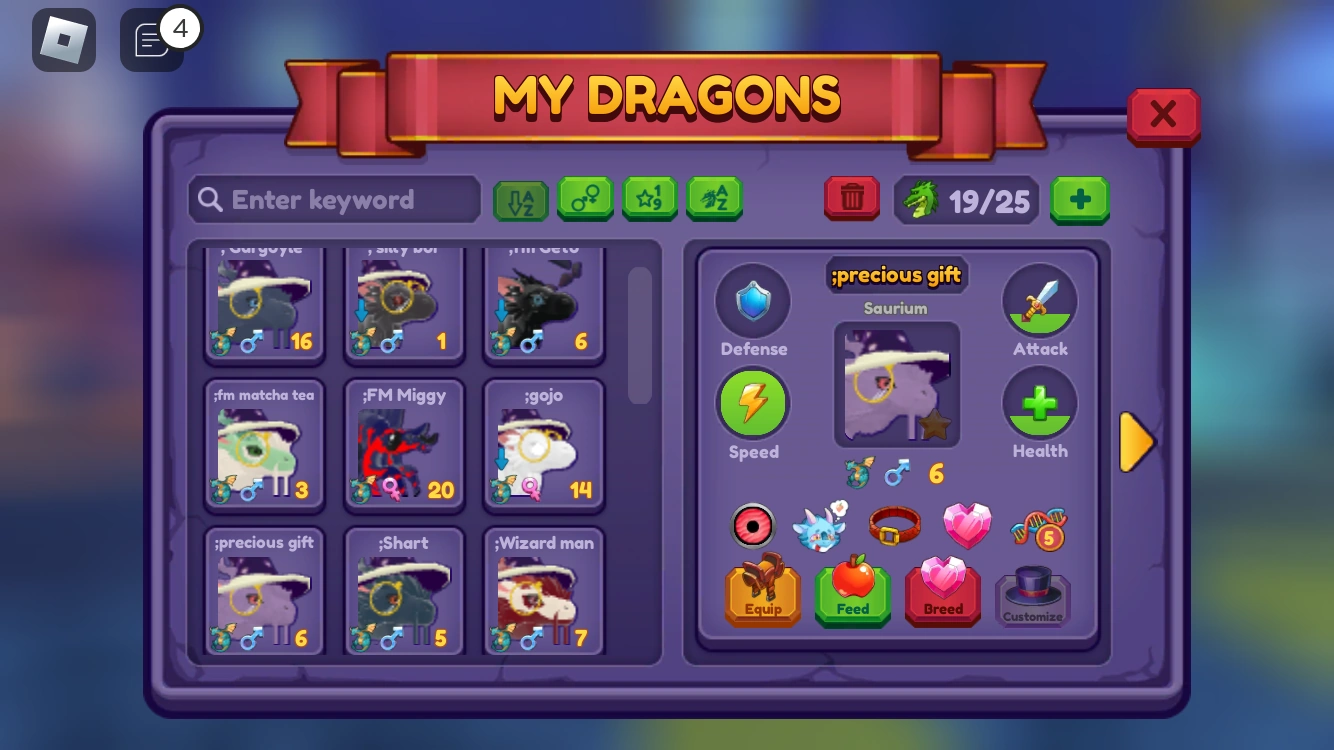Viewport: 1334px width, 750px height.
Task: Open the red trash deletion mode
Action: coord(851,198)
